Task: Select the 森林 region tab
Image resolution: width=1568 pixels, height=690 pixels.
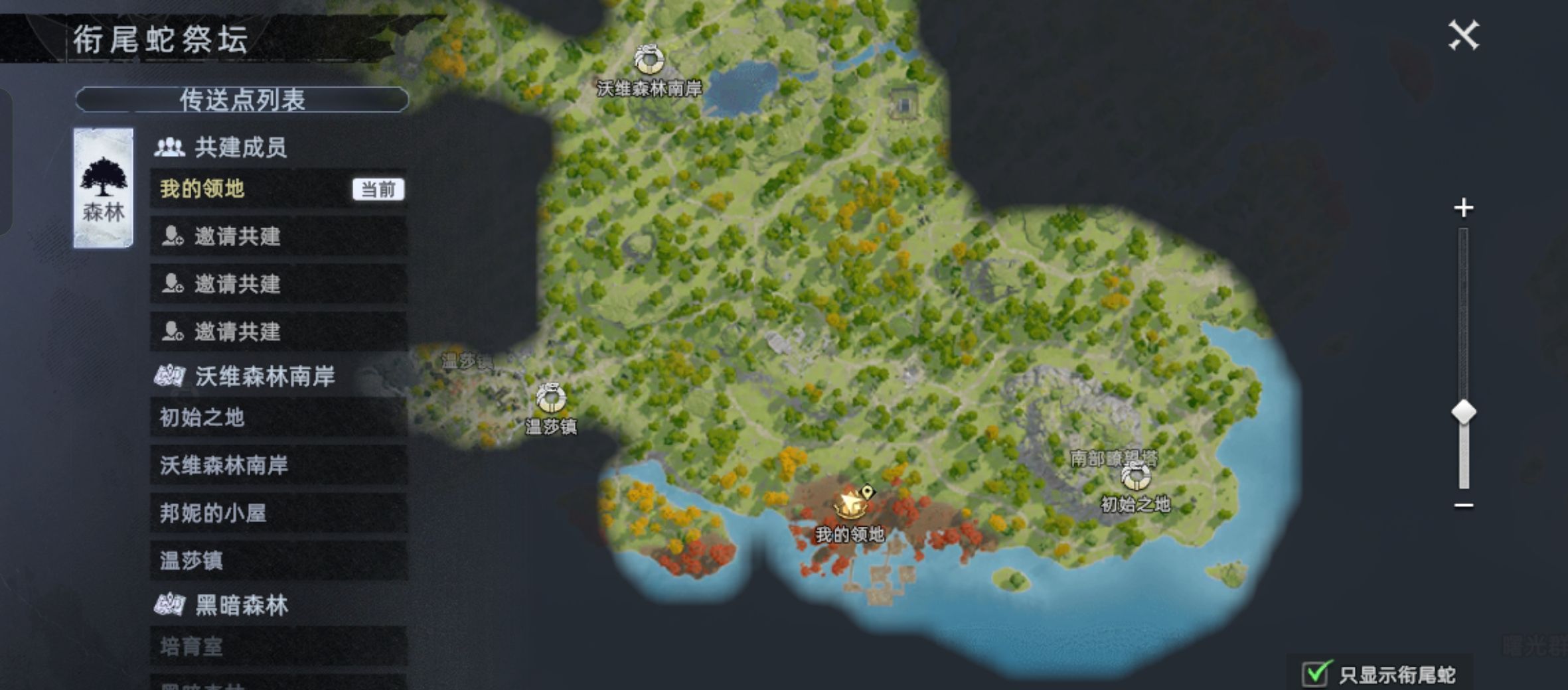Action: [x=104, y=188]
